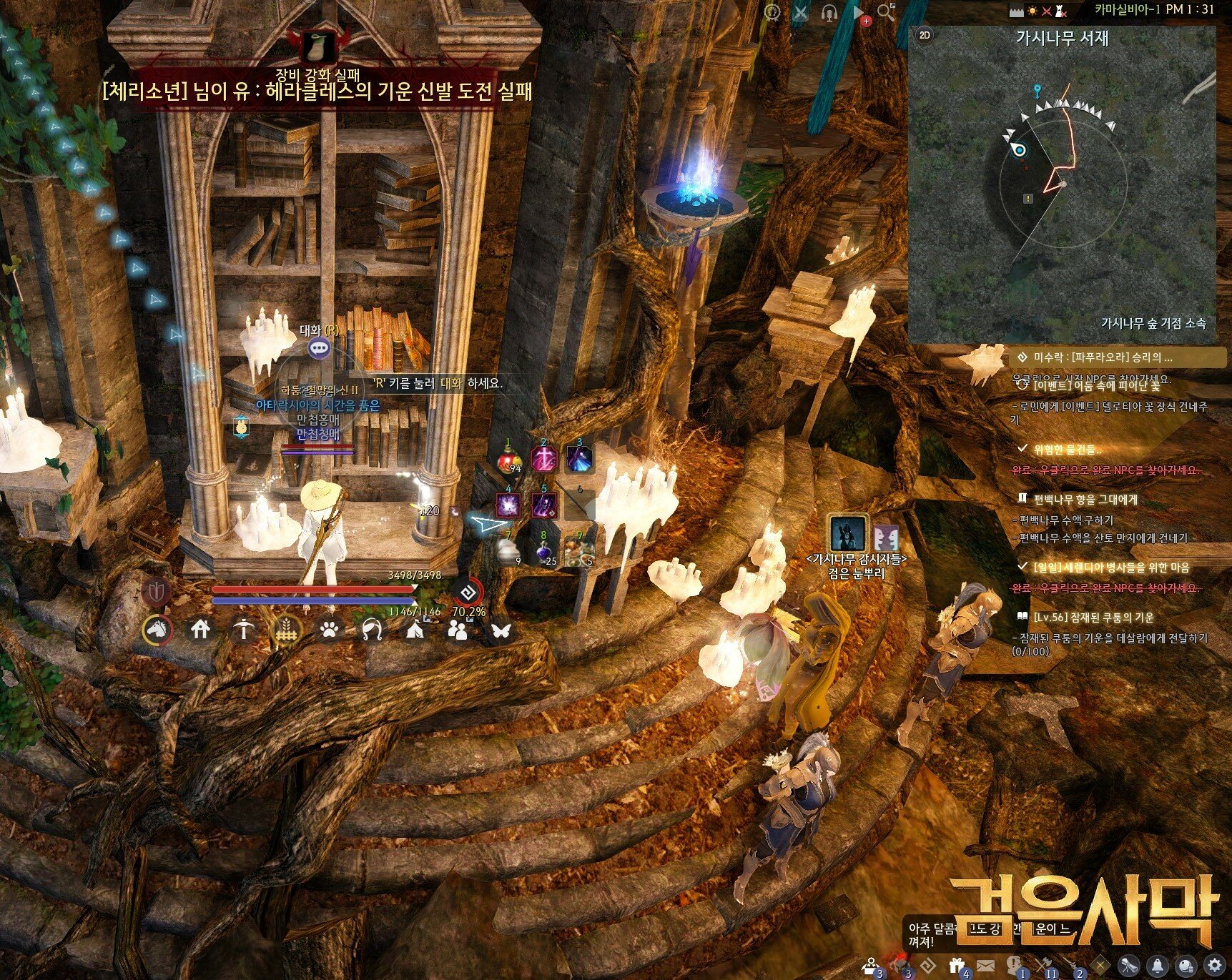The height and width of the screenshot is (980, 1232).
Task: Open the gift box rewards icon
Action: pos(957,965)
